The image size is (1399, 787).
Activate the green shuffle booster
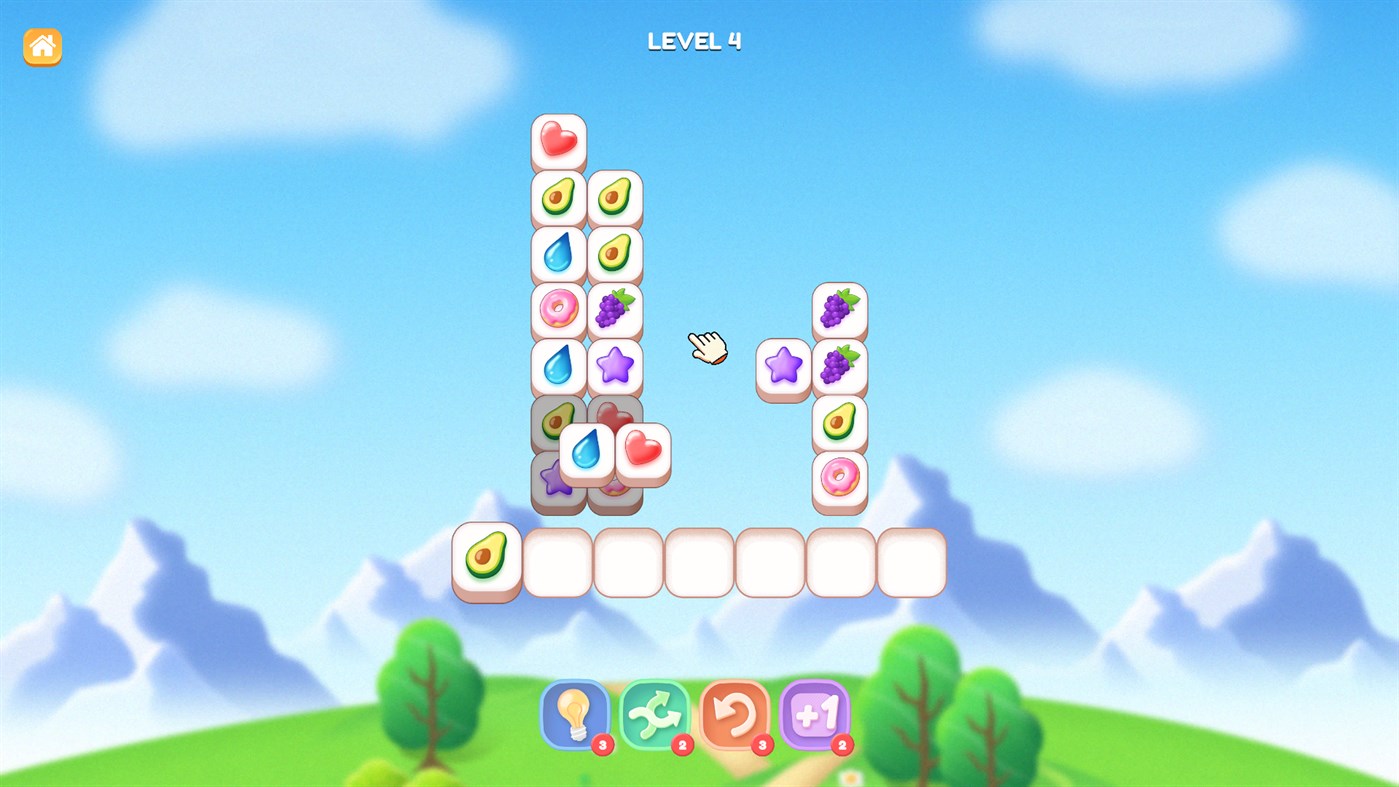(x=654, y=715)
